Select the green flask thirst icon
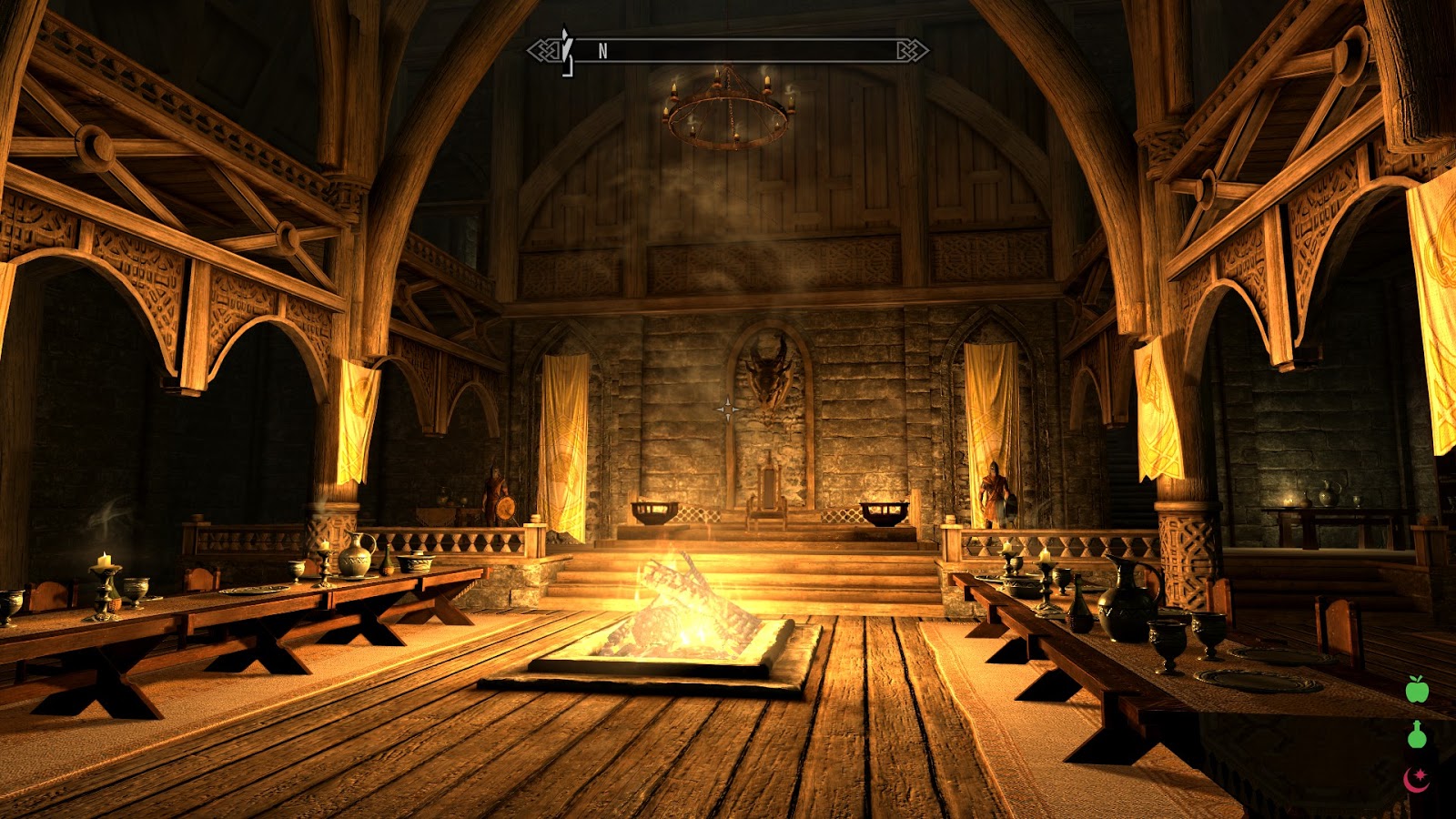The height and width of the screenshot is (819, 1456). tap(1417, 734)
